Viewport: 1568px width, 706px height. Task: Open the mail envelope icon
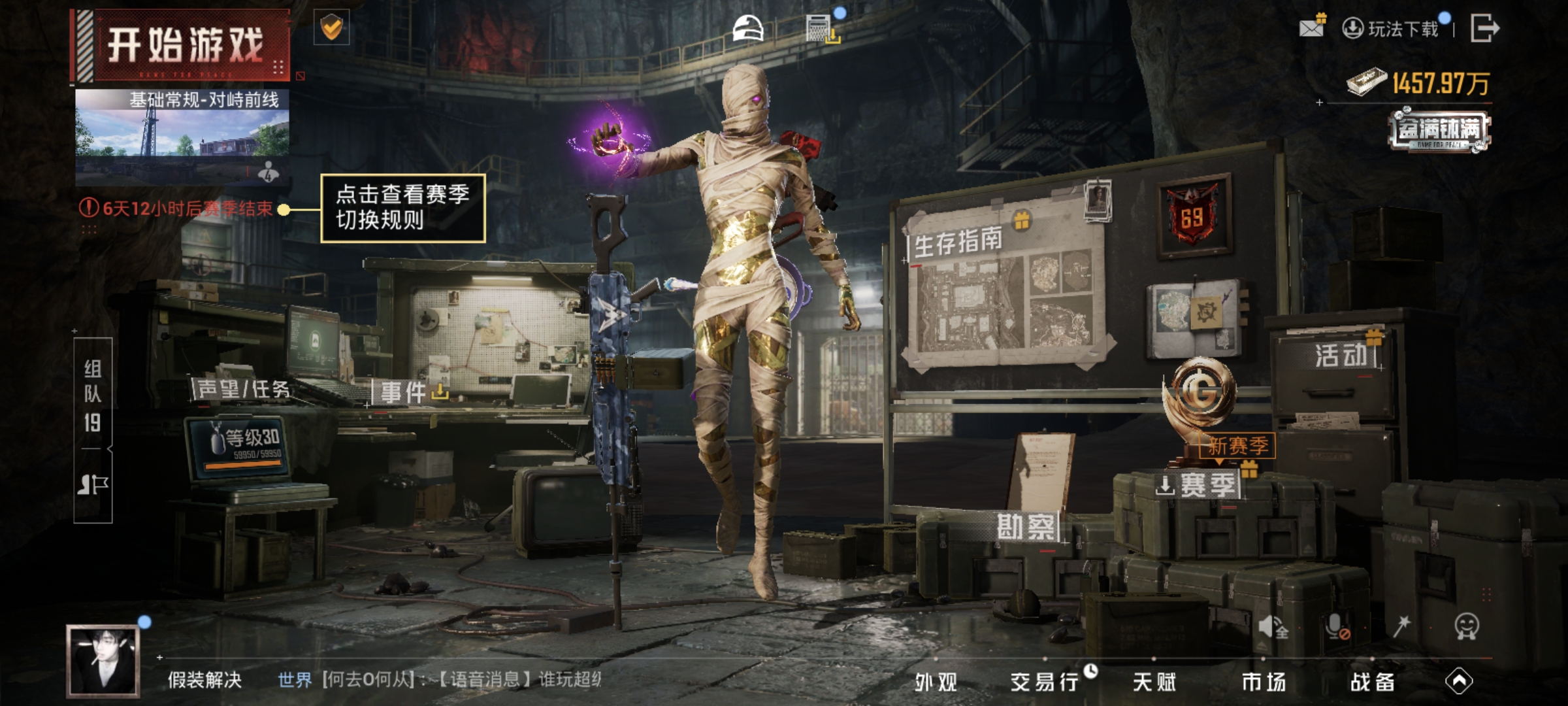pos(1311,27)
